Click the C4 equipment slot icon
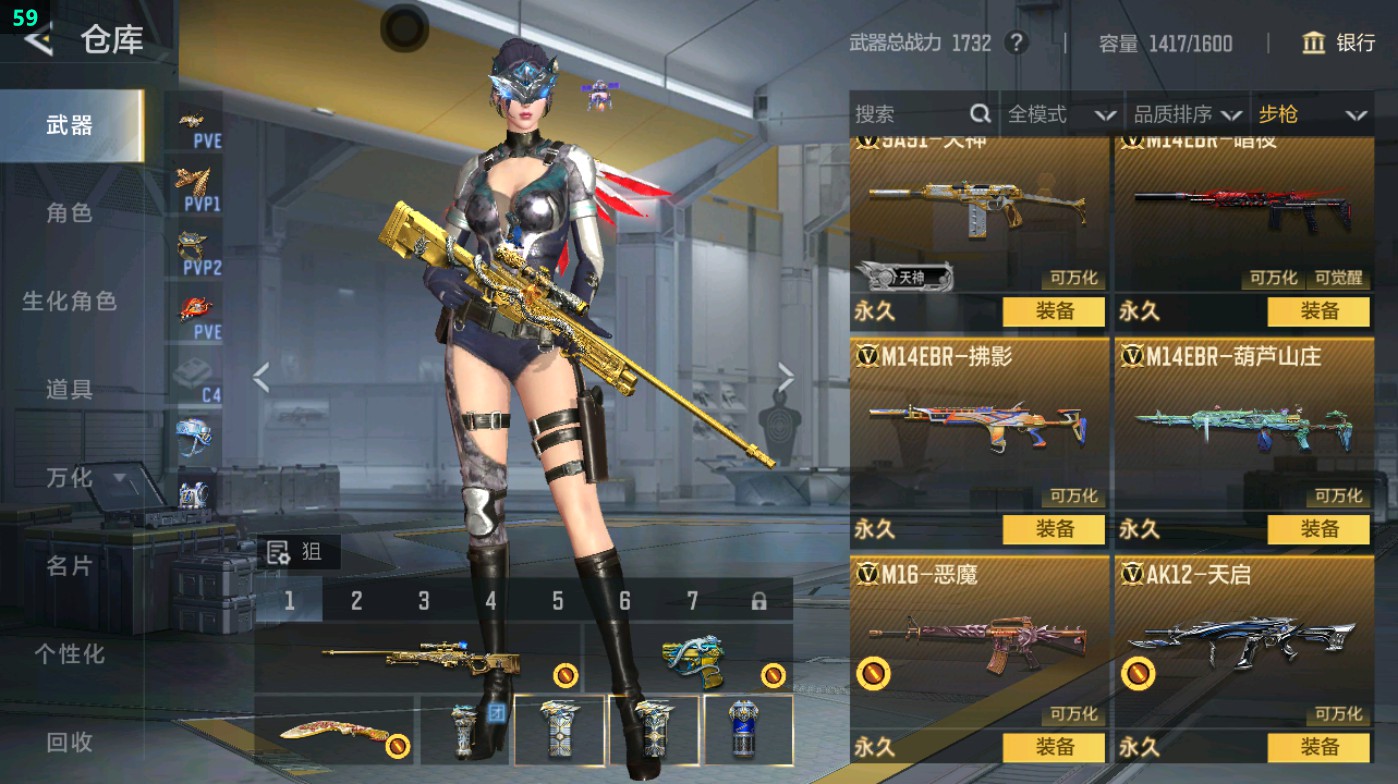 (196, 375)
